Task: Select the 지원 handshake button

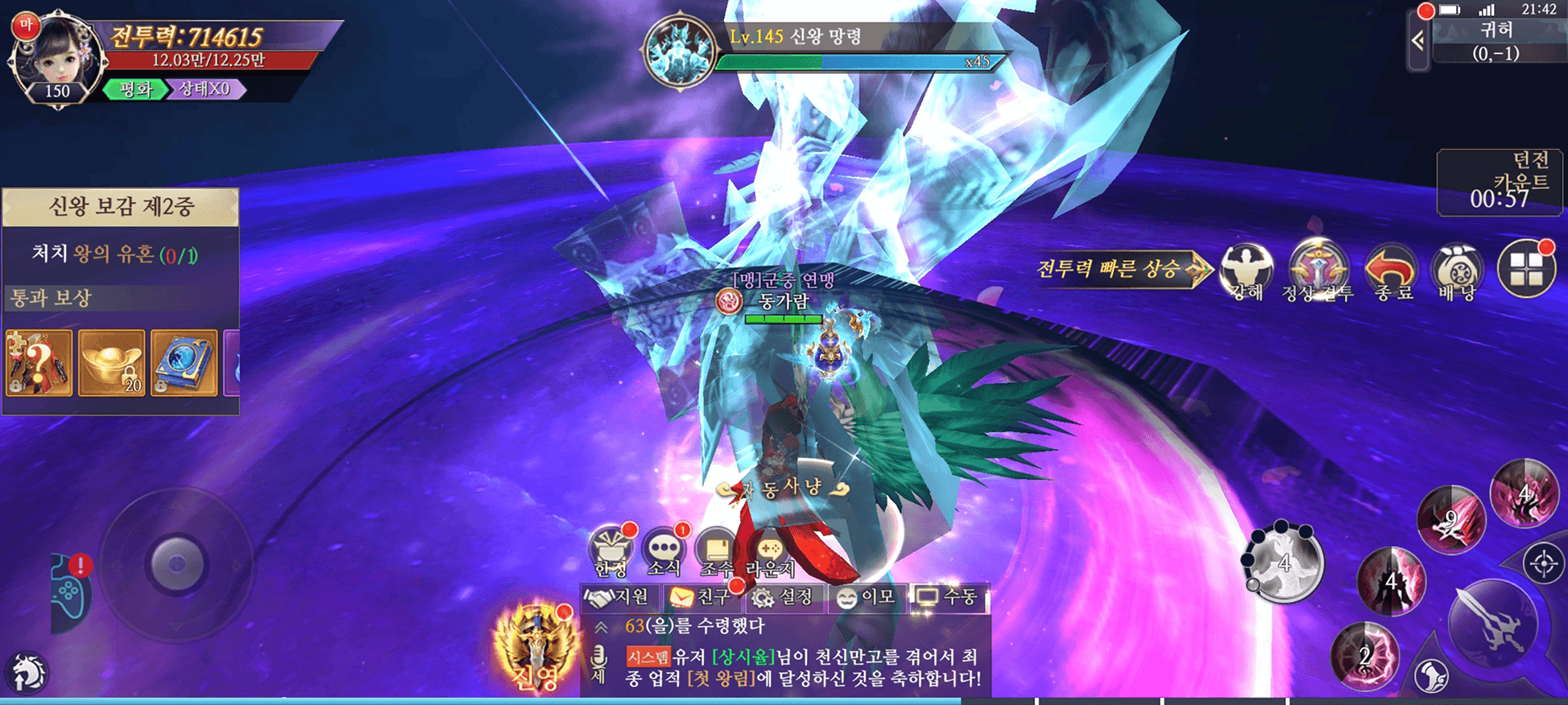Action: pyautogui.click(x=617, y=597)
